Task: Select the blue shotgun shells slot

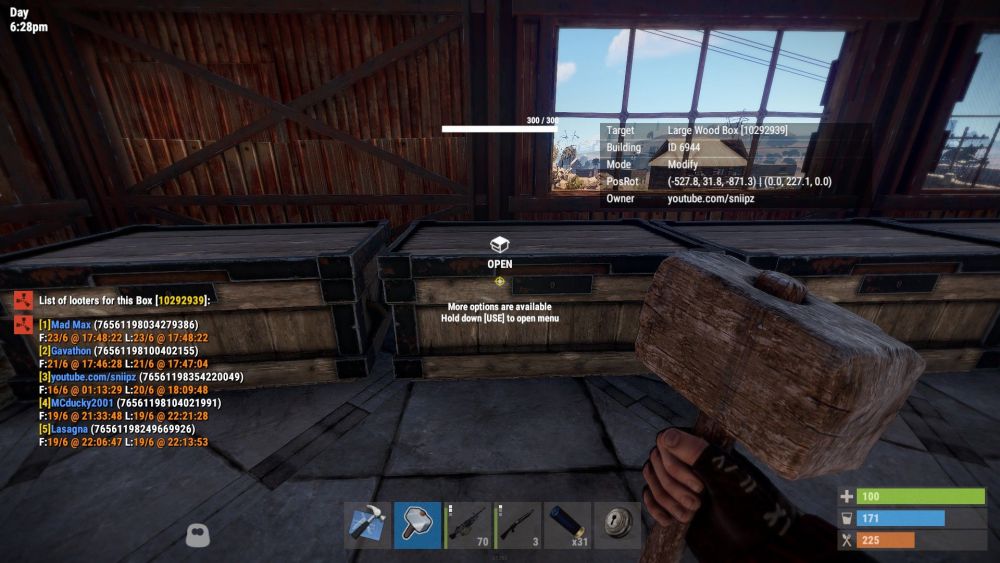Action: coord(568,525)
